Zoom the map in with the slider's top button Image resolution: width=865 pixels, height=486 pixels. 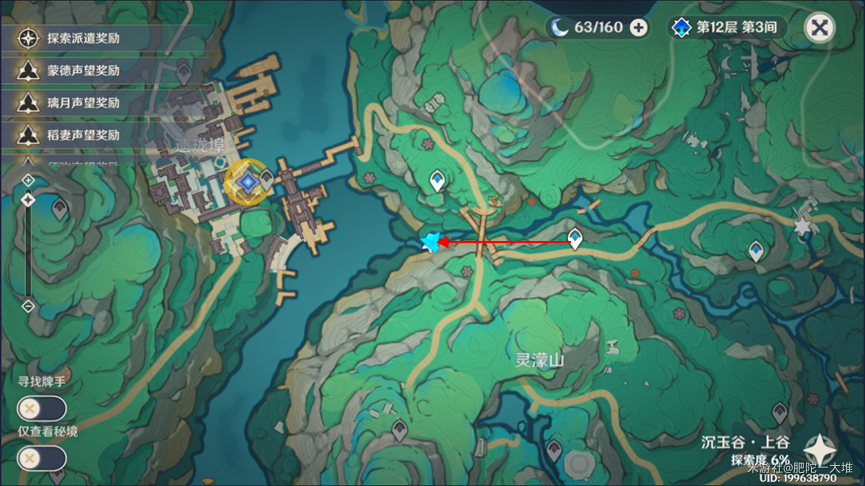coord(28,180)
